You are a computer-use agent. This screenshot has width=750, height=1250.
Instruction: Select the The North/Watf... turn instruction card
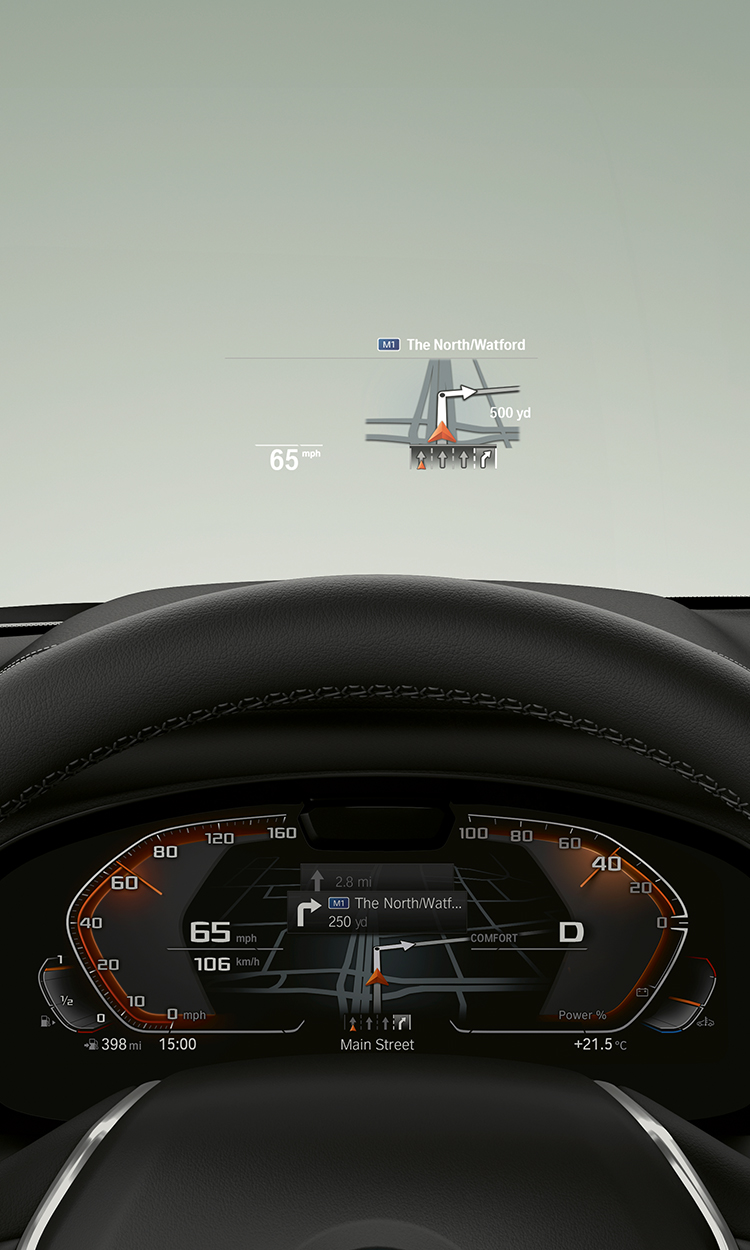(377, 912)
